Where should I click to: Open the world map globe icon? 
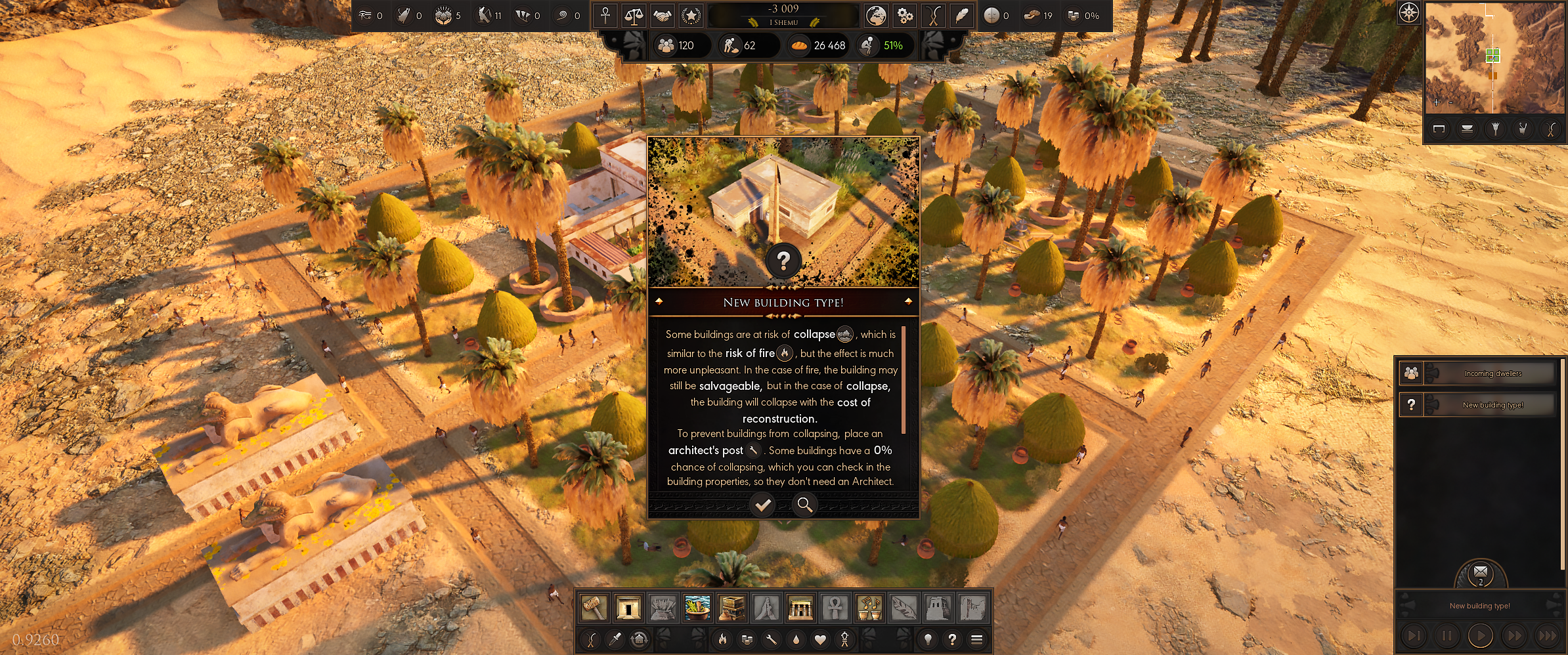875,16
